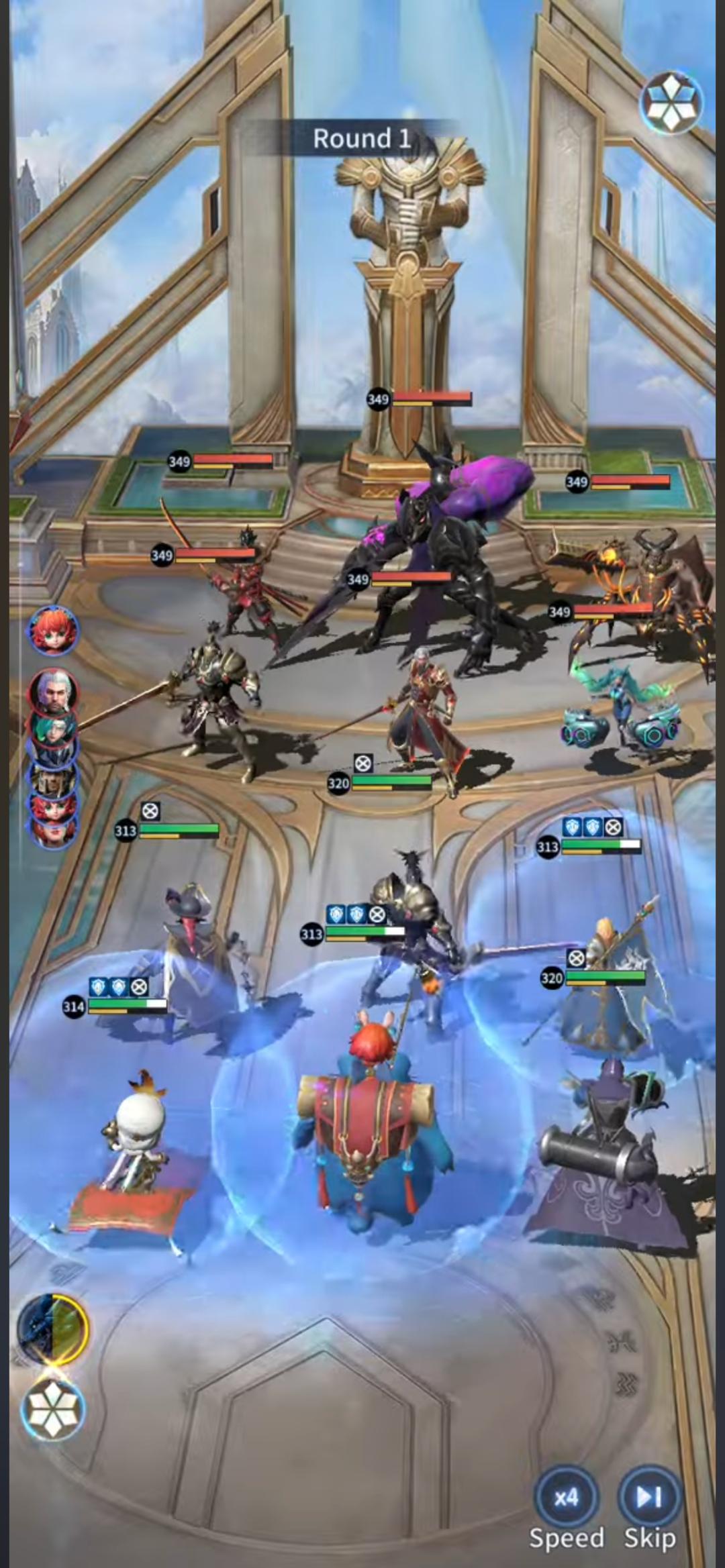725x1568 pixels.
Task: Toggle the x4 battle speed
Action: tap(566, 1498)
